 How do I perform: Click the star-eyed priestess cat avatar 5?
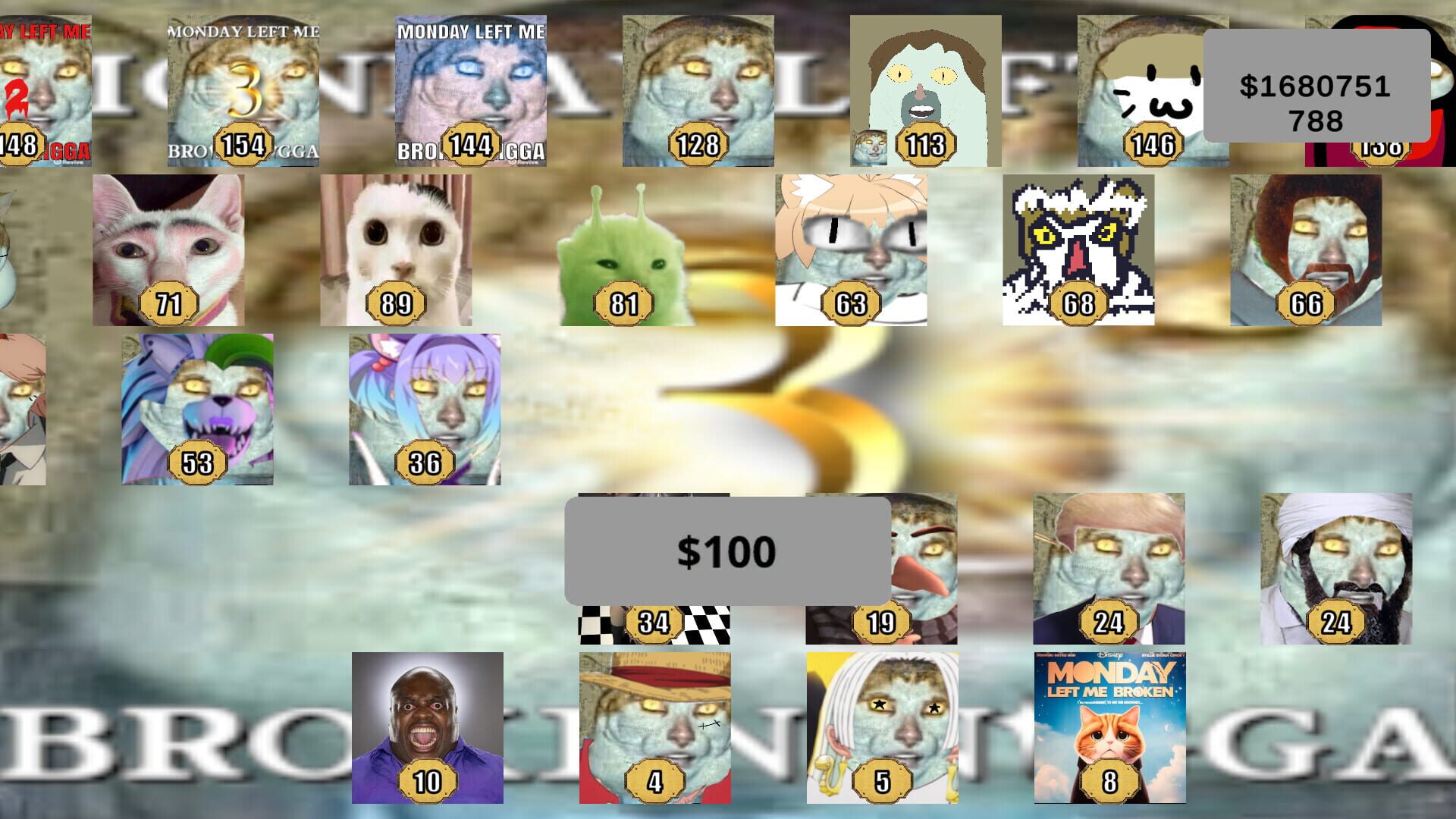[x=882, y=728]
